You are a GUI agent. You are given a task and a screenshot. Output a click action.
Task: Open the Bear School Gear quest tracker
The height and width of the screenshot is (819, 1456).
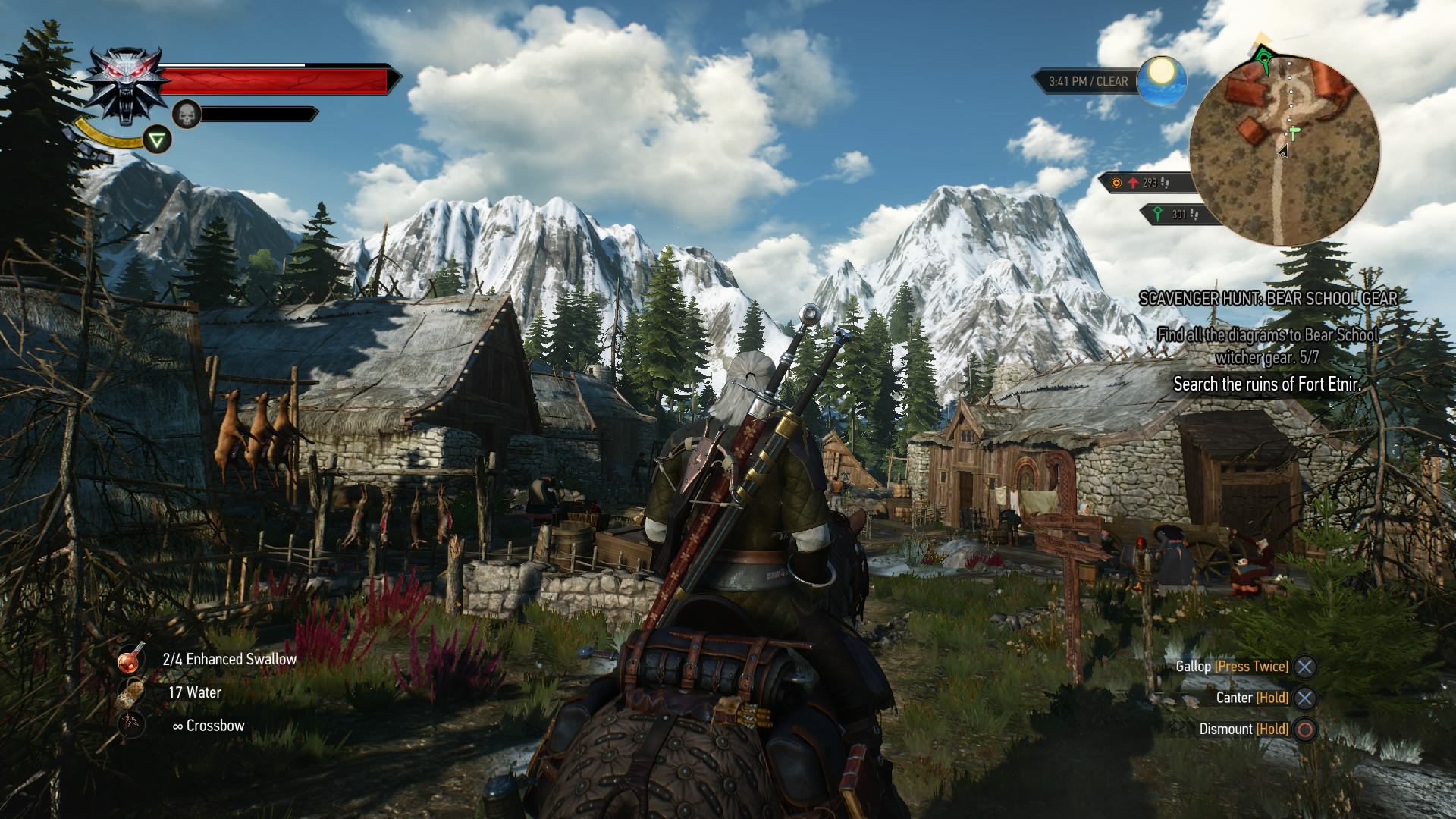1268,299
